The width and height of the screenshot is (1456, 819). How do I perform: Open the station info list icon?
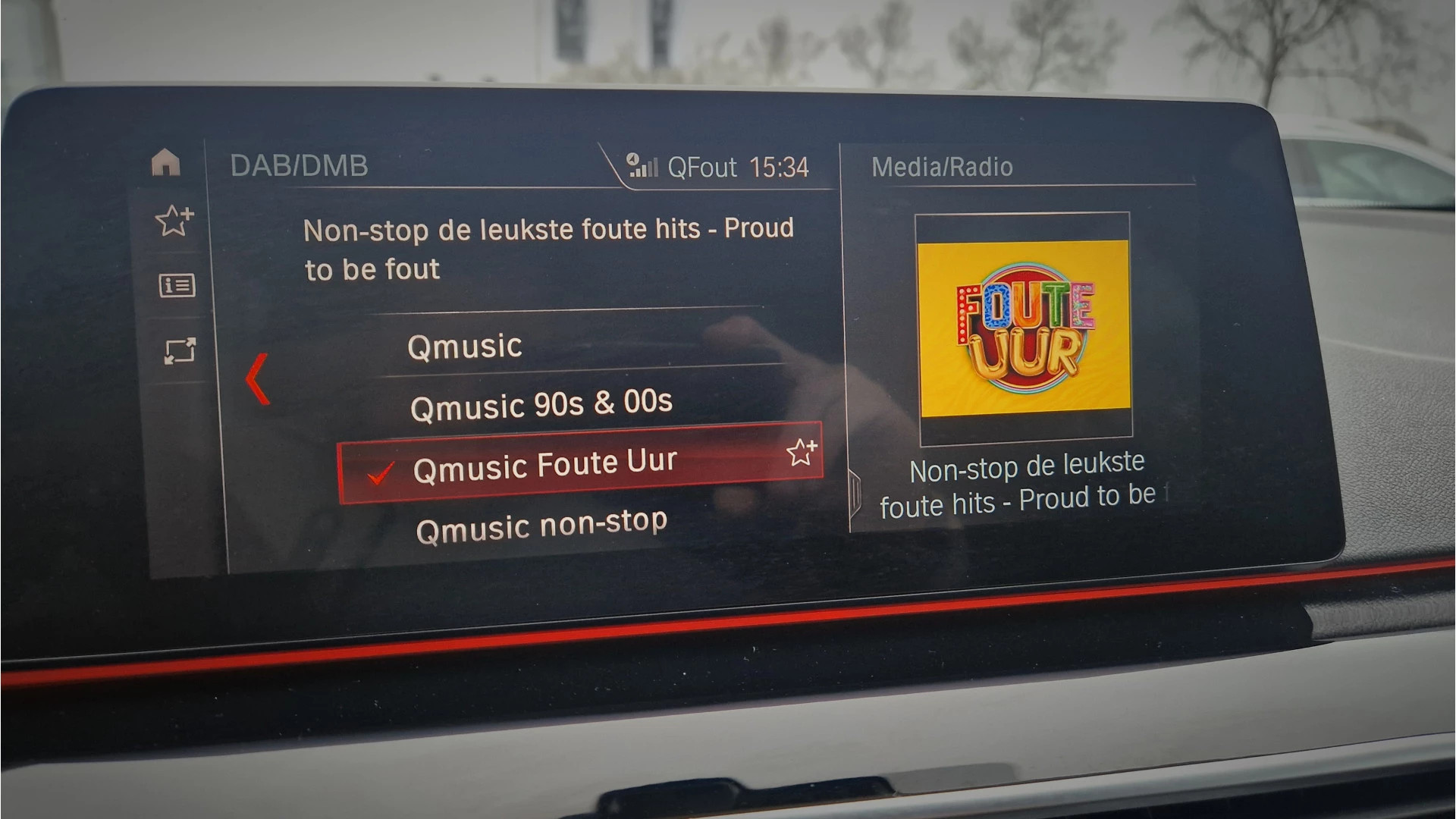(x=177, y=286)
